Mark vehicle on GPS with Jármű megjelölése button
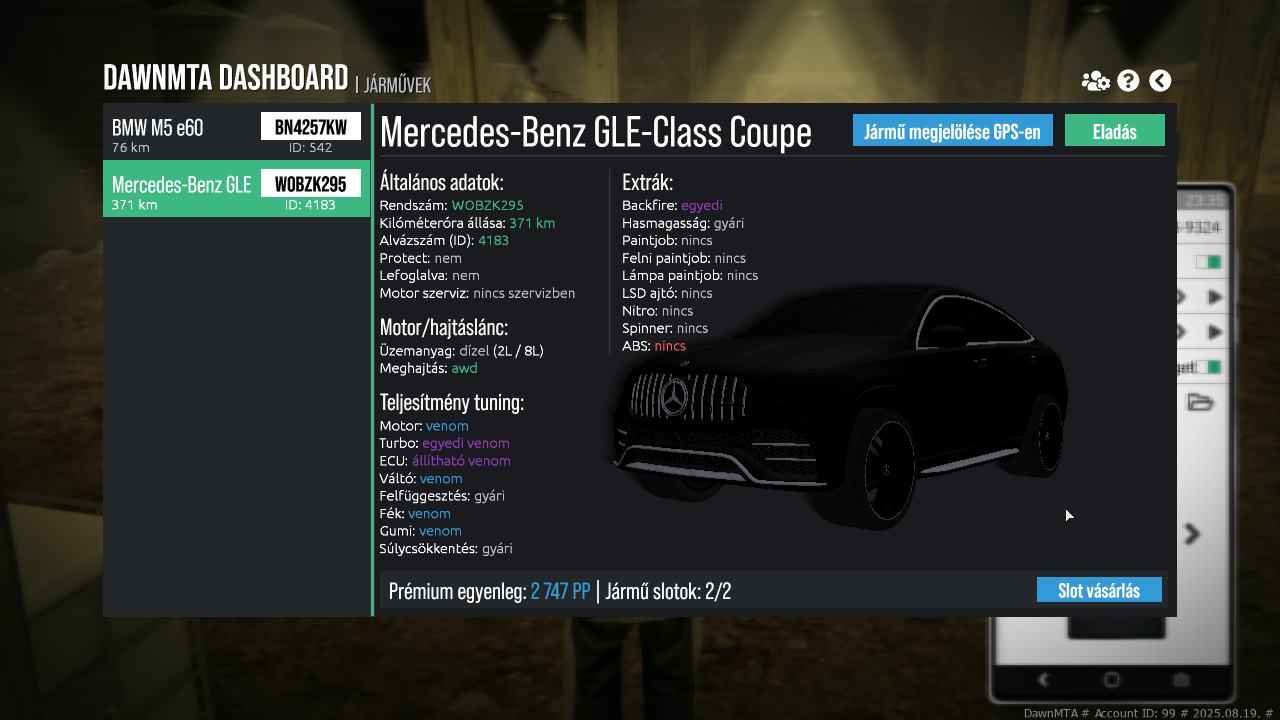The height and width of the screenshot is (720, 1280). tap(952, 131)
